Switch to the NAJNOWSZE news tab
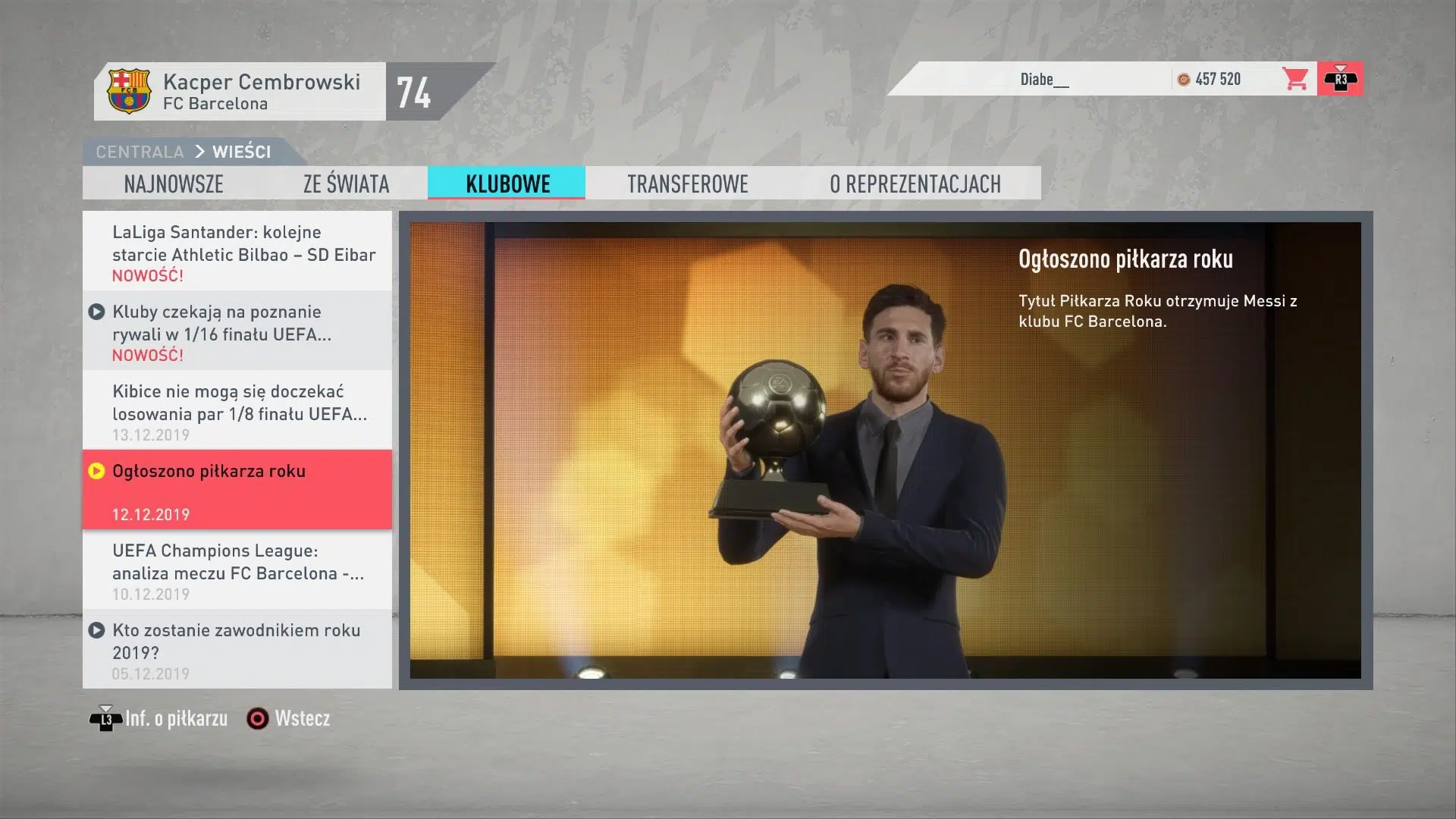The height and width of the screenshot is (819, 1456). coord(174,184)
